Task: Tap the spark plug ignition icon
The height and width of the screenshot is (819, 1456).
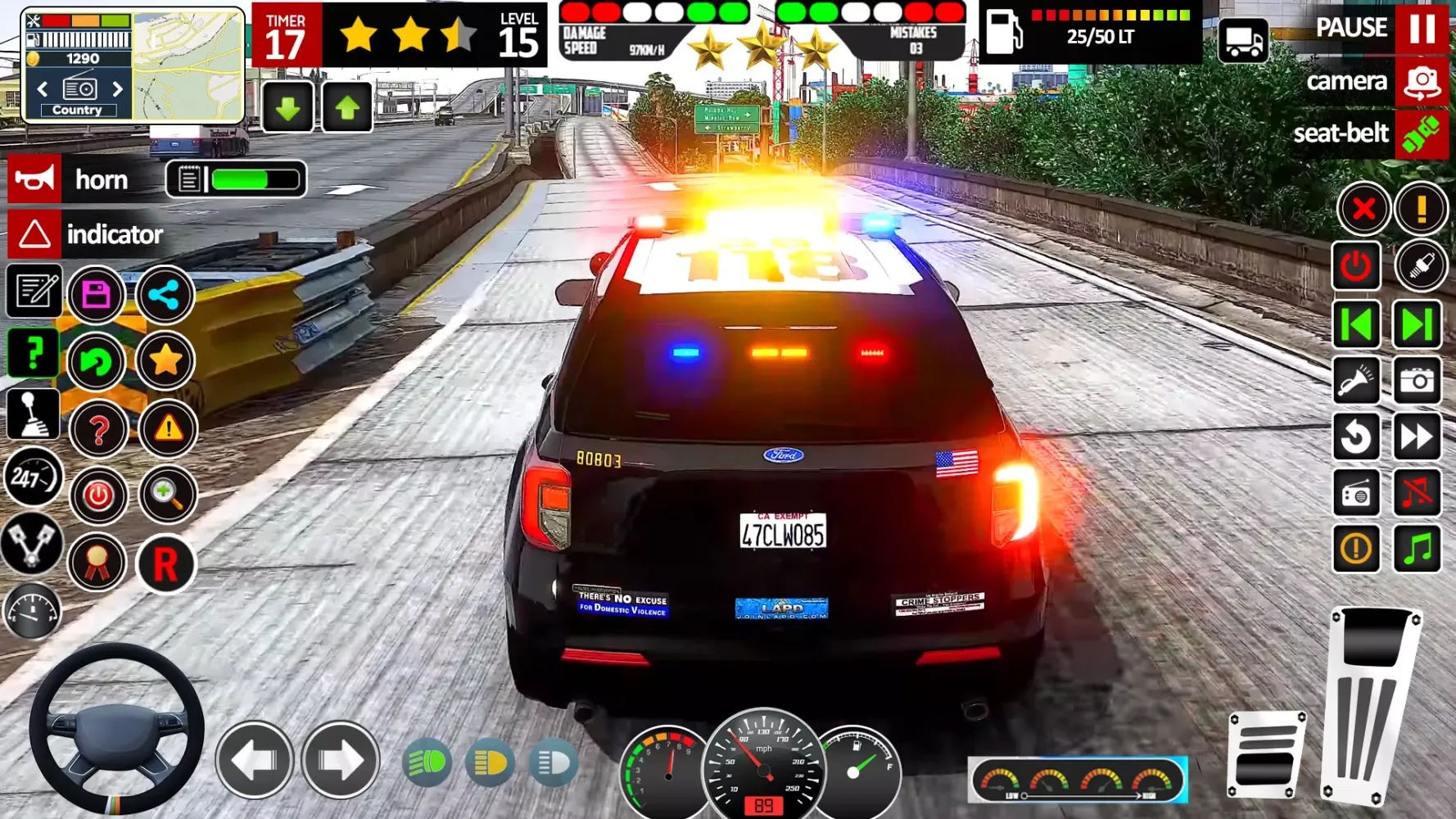Action: 1422,266
